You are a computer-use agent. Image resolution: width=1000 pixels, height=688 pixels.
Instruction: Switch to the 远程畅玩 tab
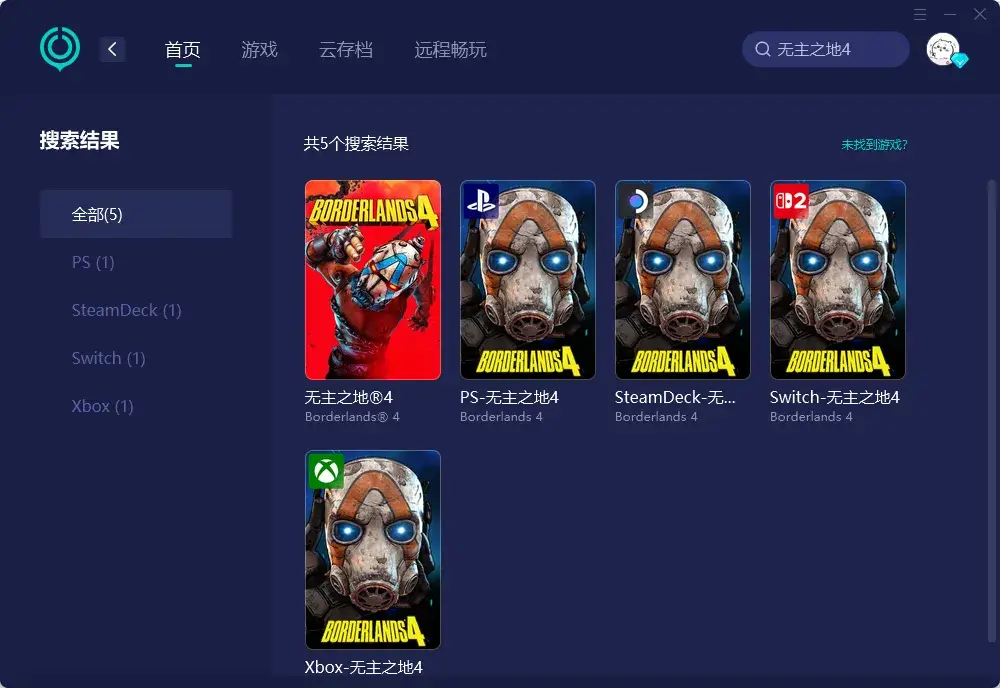450,49
